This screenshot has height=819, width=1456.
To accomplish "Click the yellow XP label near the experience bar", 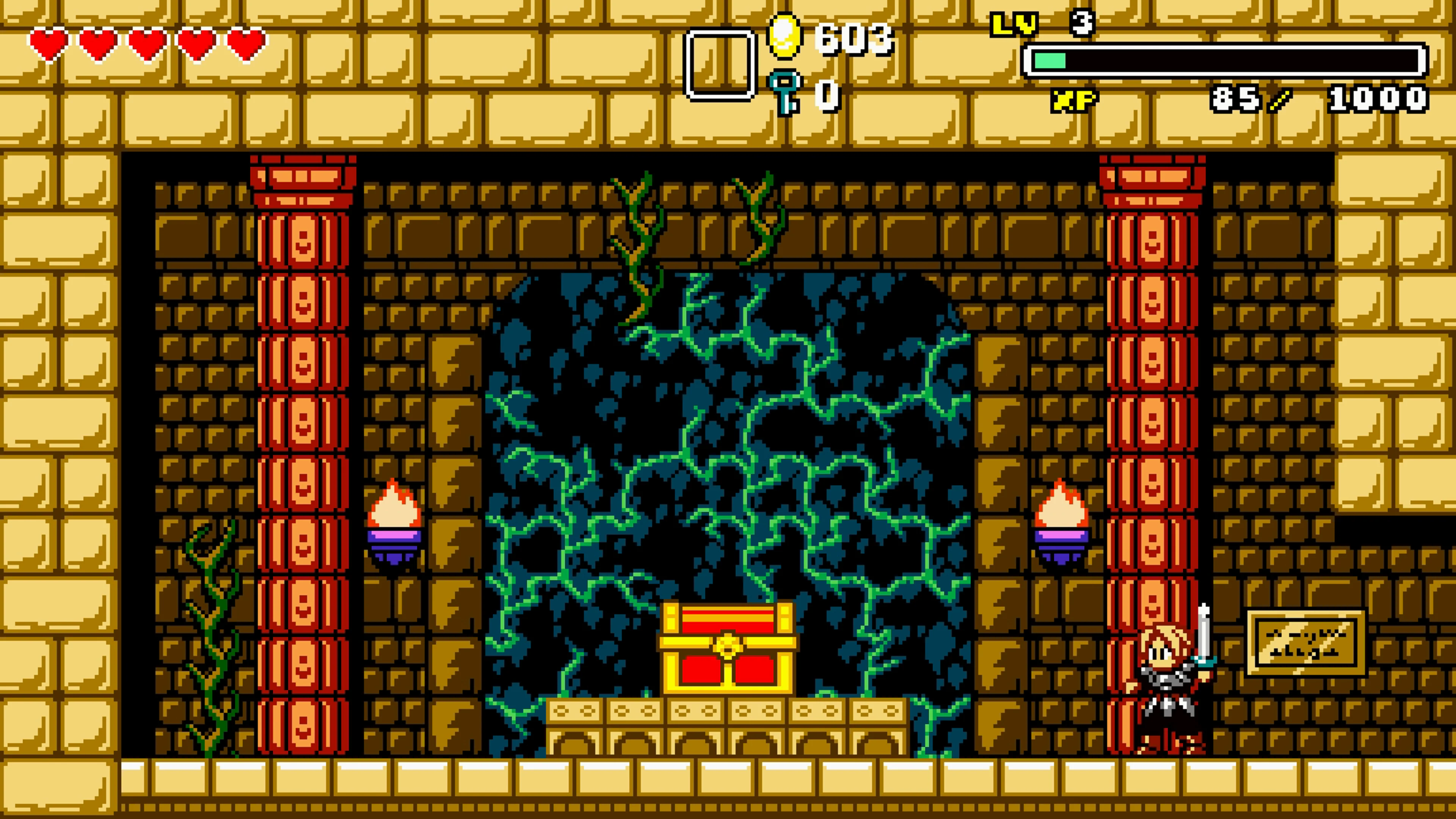I will point(1074,100).
